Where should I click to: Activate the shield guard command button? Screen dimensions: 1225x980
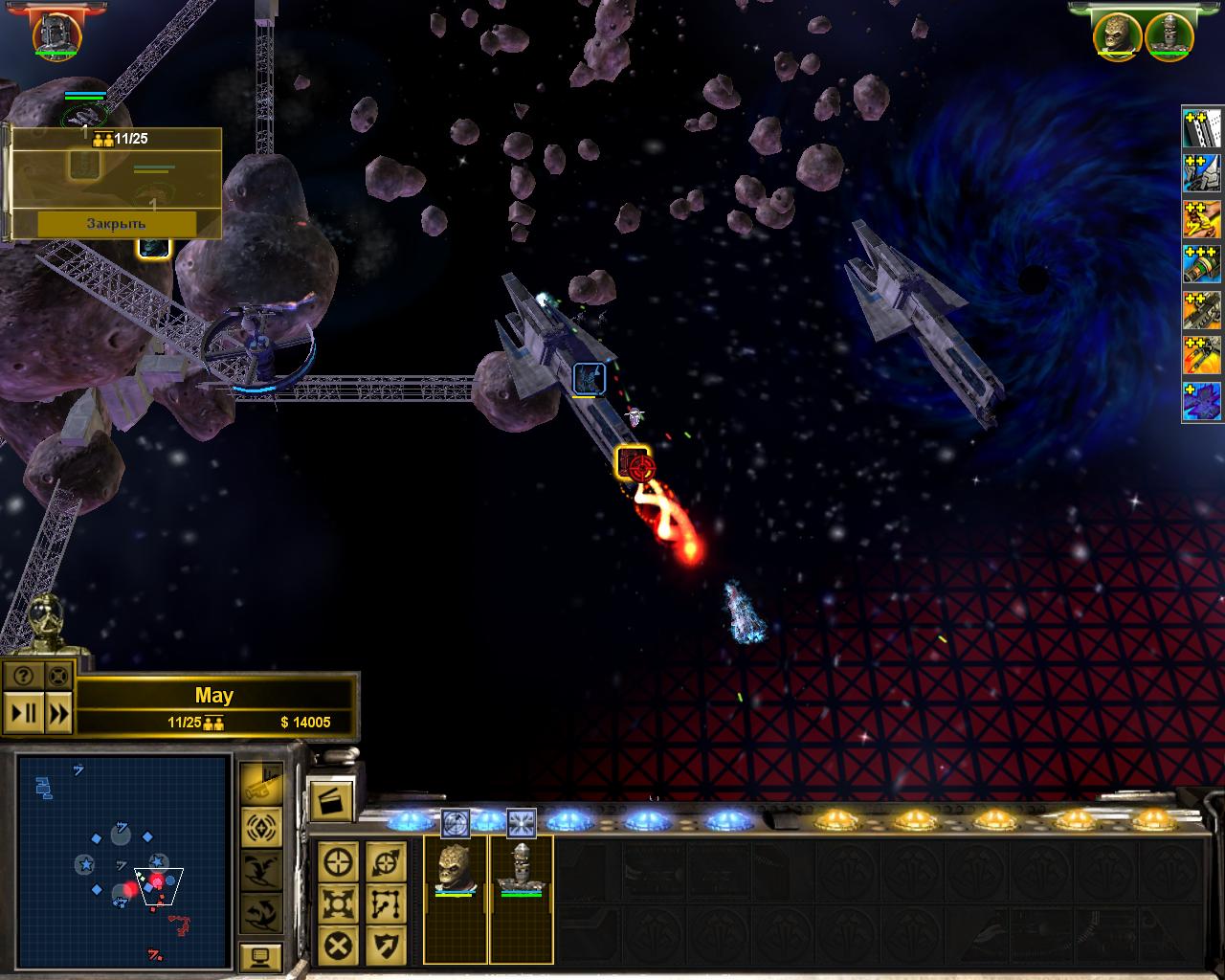point(386,945)
